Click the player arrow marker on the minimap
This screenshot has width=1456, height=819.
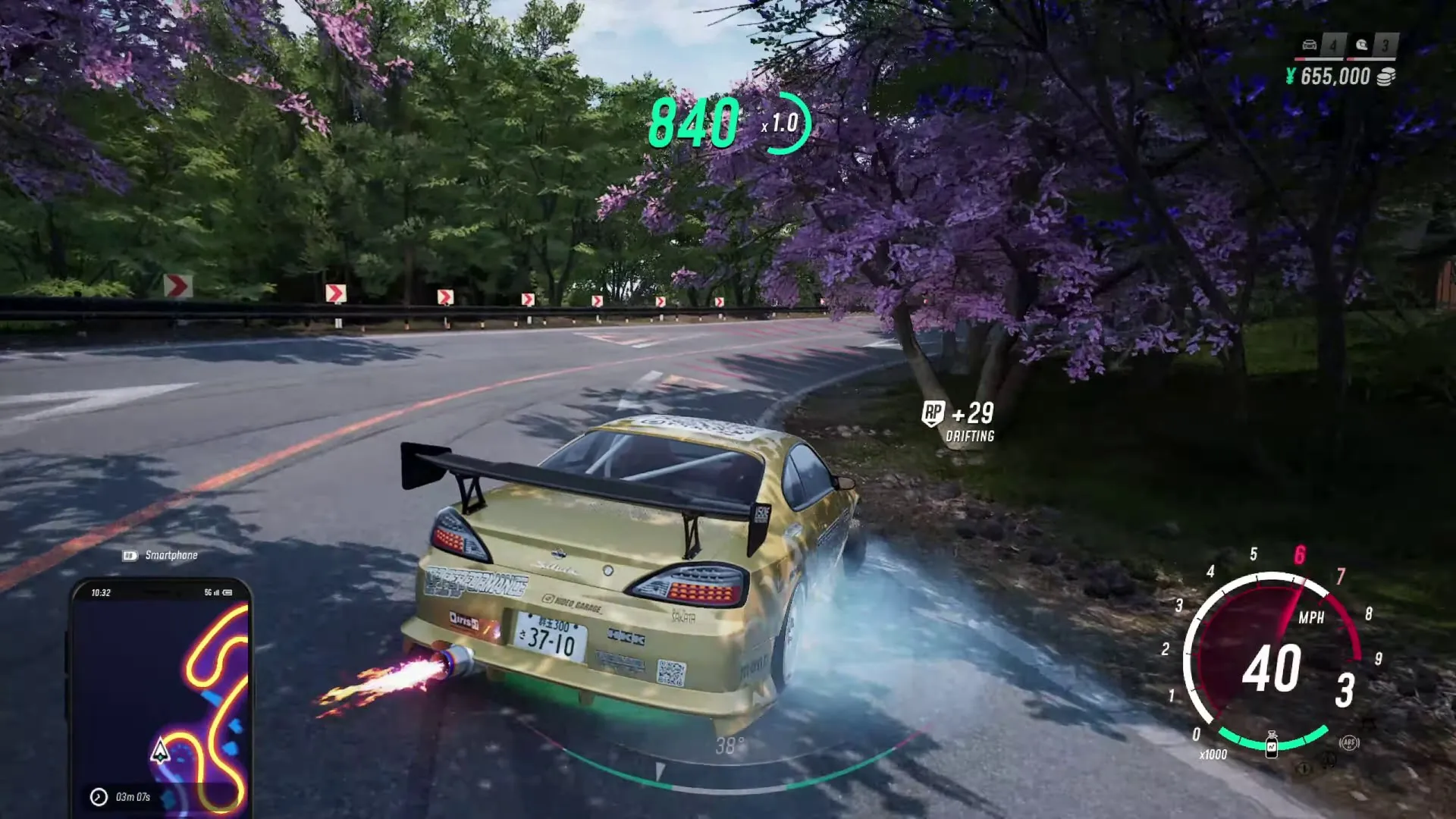[x=160, y=751]
